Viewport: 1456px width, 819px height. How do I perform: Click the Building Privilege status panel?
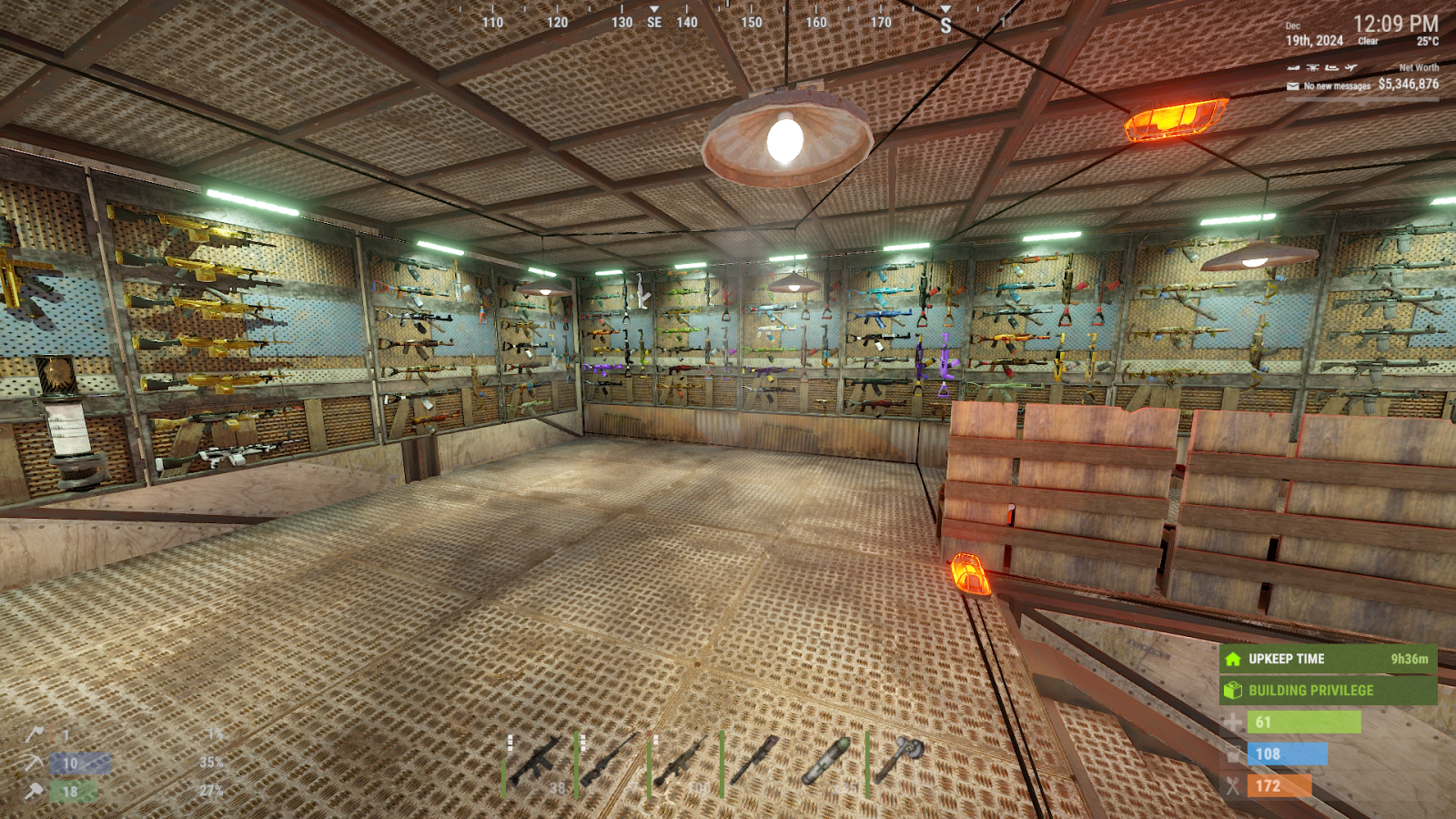pyautogui.click(x=1328, y=691)
